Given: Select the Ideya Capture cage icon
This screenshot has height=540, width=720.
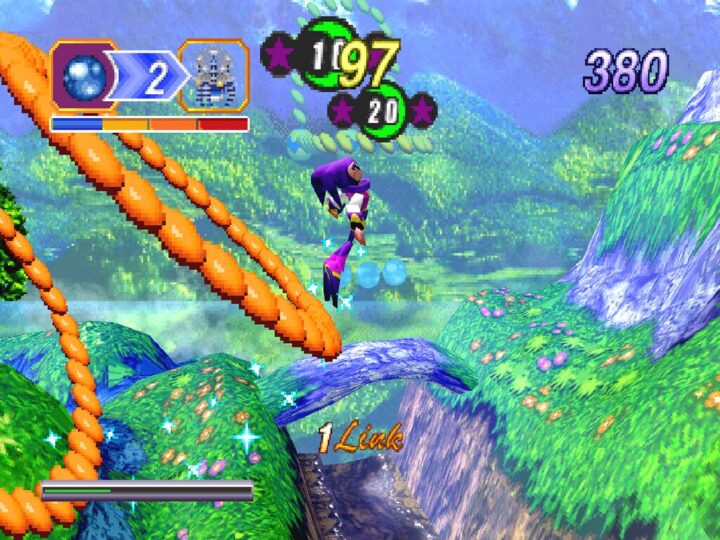Looking at the screenshot, I should point(213,76).
